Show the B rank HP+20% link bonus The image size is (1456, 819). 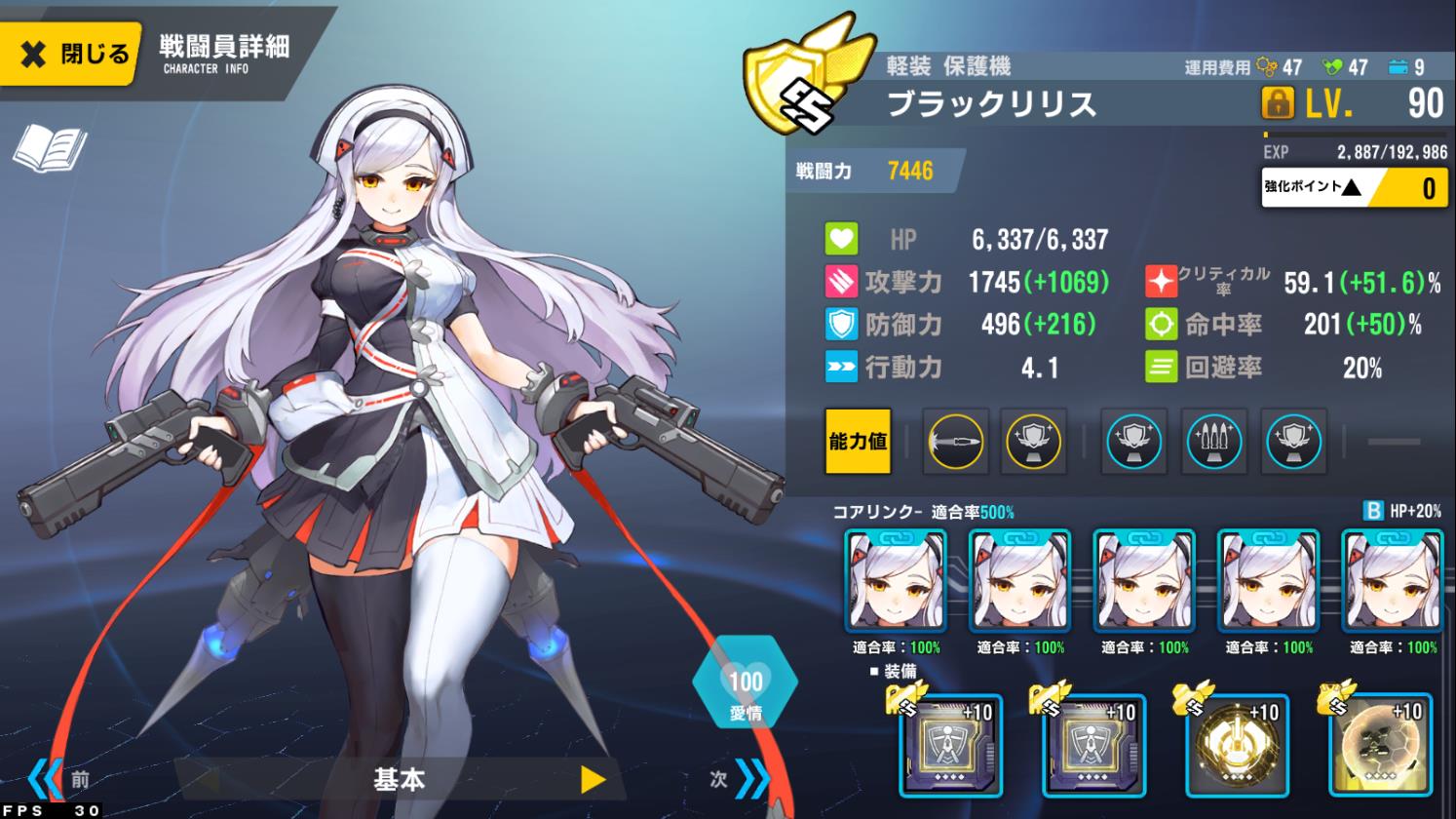click(x=1401, y=511)
